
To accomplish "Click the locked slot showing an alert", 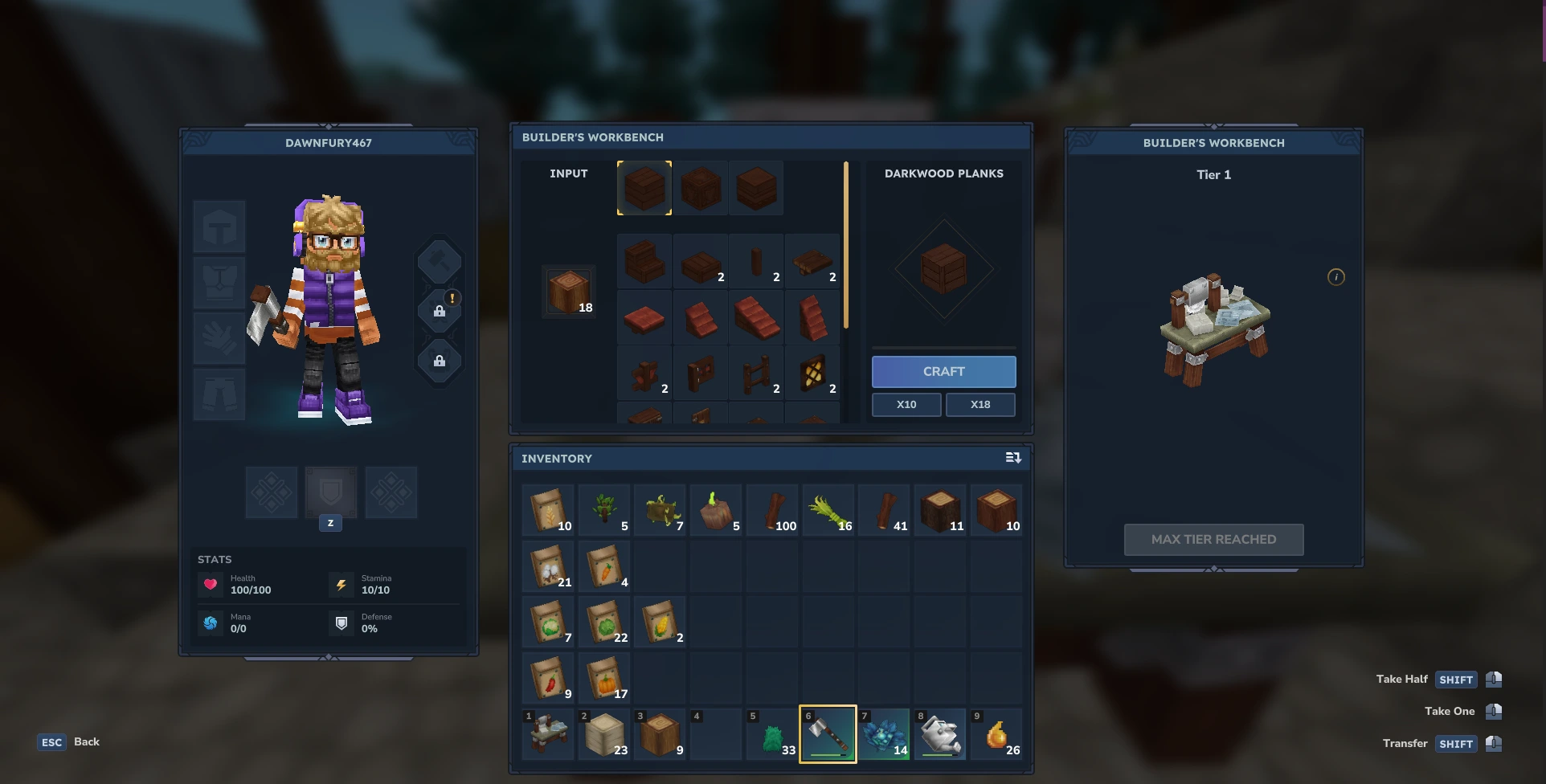I will tap(440, 311).
